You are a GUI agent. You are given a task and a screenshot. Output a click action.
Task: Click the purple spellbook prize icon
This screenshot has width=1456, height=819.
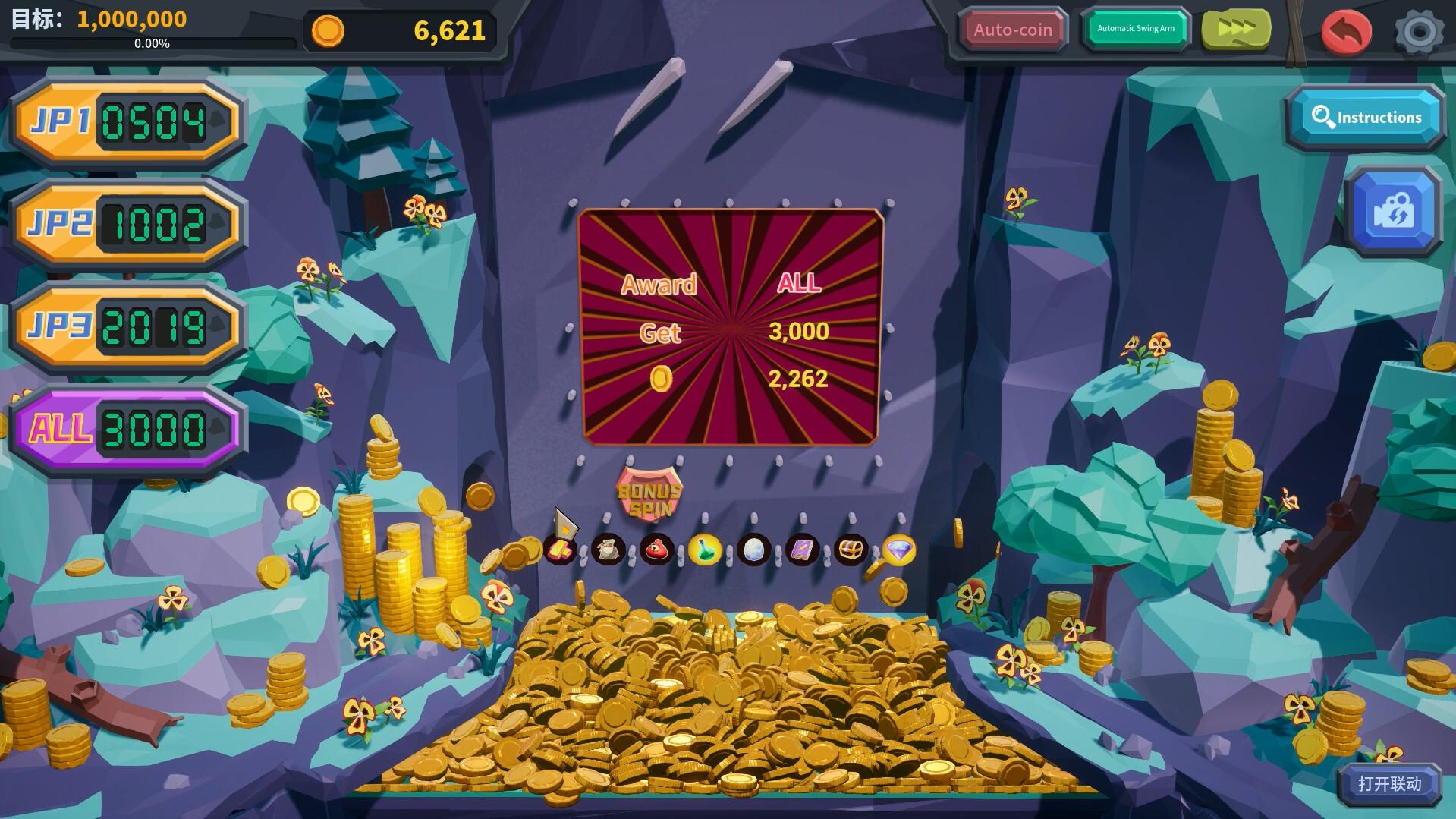pyautogui.click(x=802, y=548)
